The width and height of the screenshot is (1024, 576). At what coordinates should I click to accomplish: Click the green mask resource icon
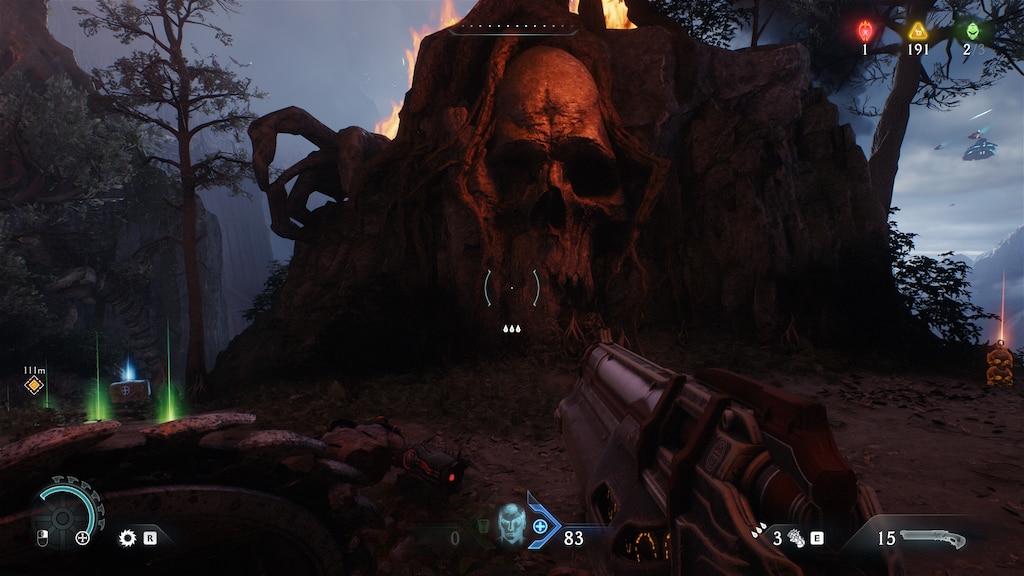972,31
